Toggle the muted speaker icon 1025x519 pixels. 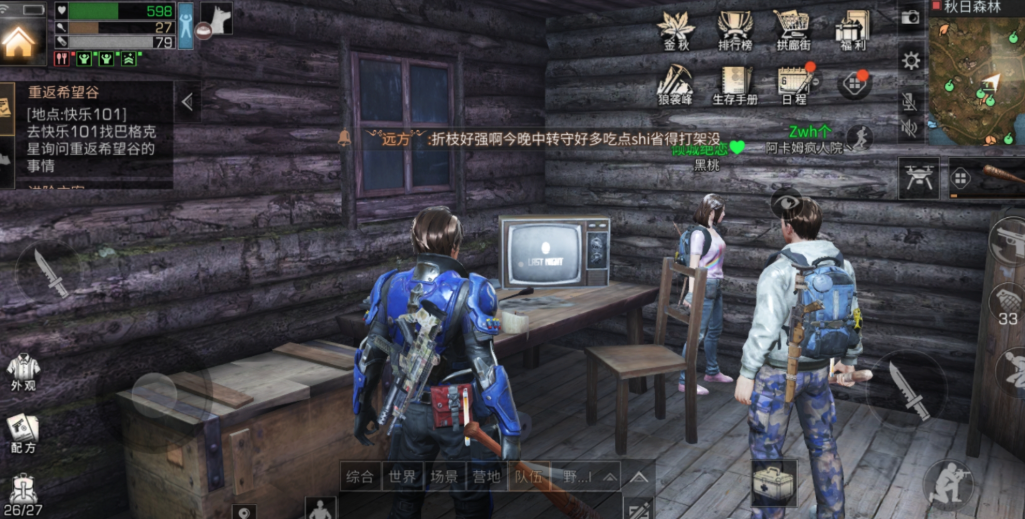click(x=910, y=128)
